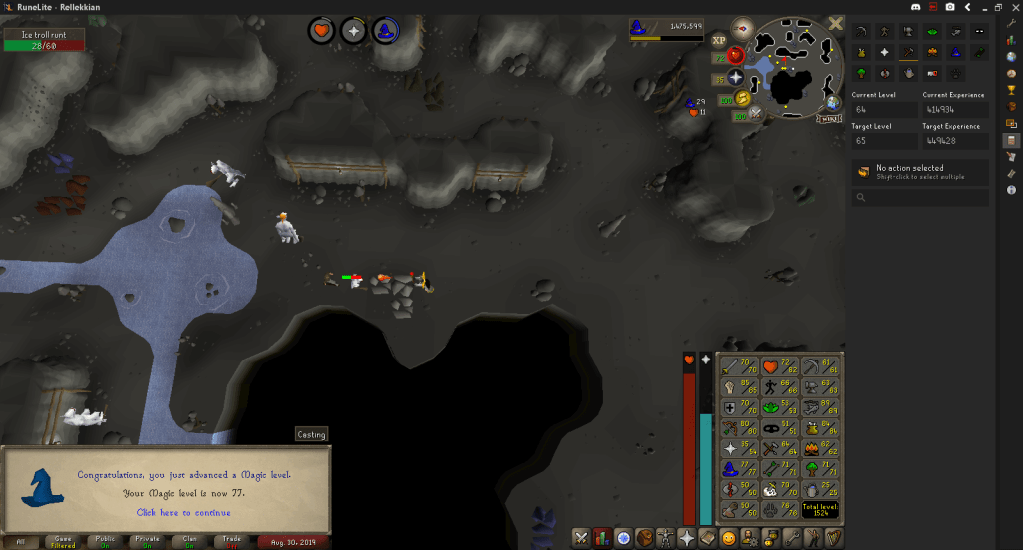Switch to the combat options tab
The height and width of the screenshot is (550, 1023).
580,538
